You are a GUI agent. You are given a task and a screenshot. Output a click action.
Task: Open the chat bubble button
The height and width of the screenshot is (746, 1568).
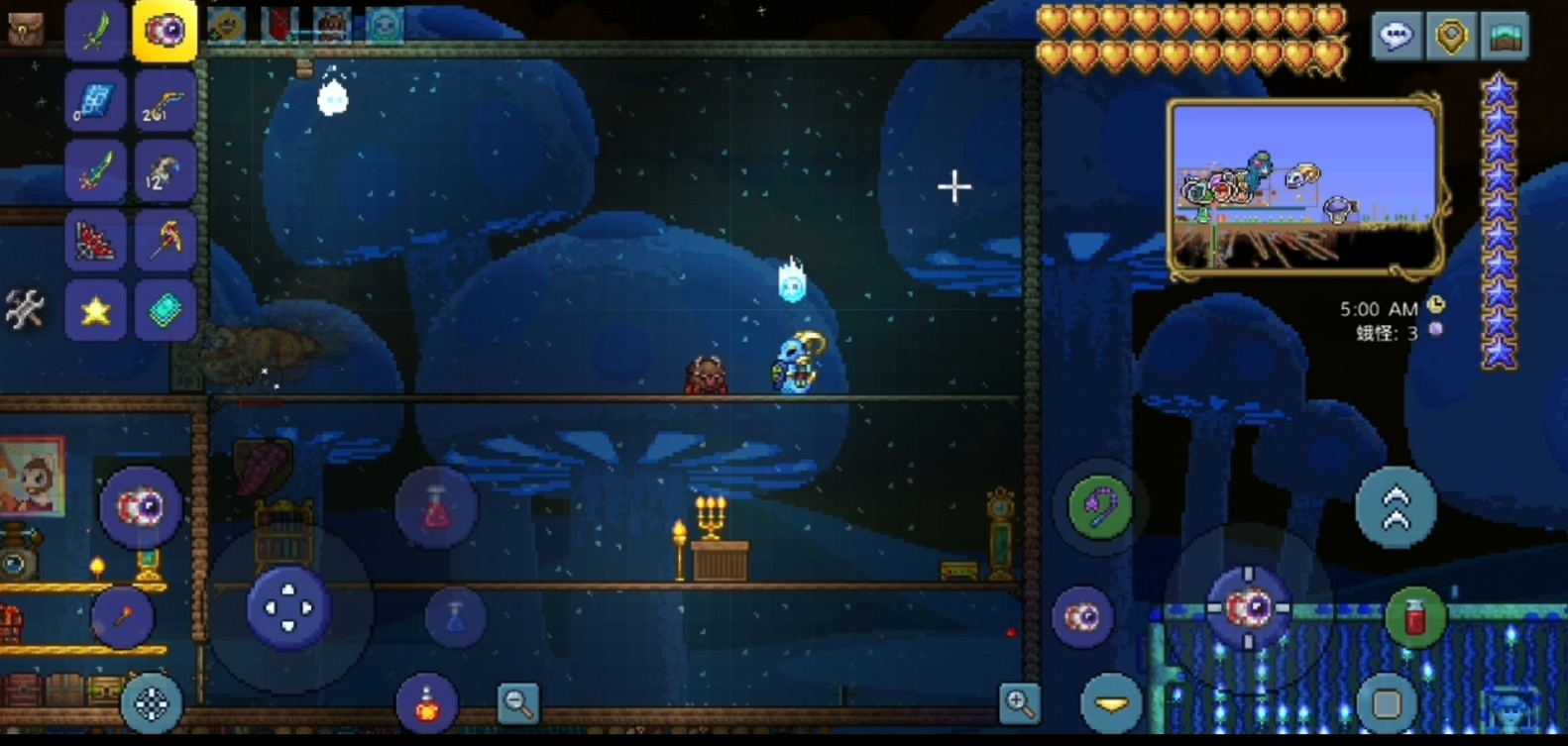(x=1396, y=37)
